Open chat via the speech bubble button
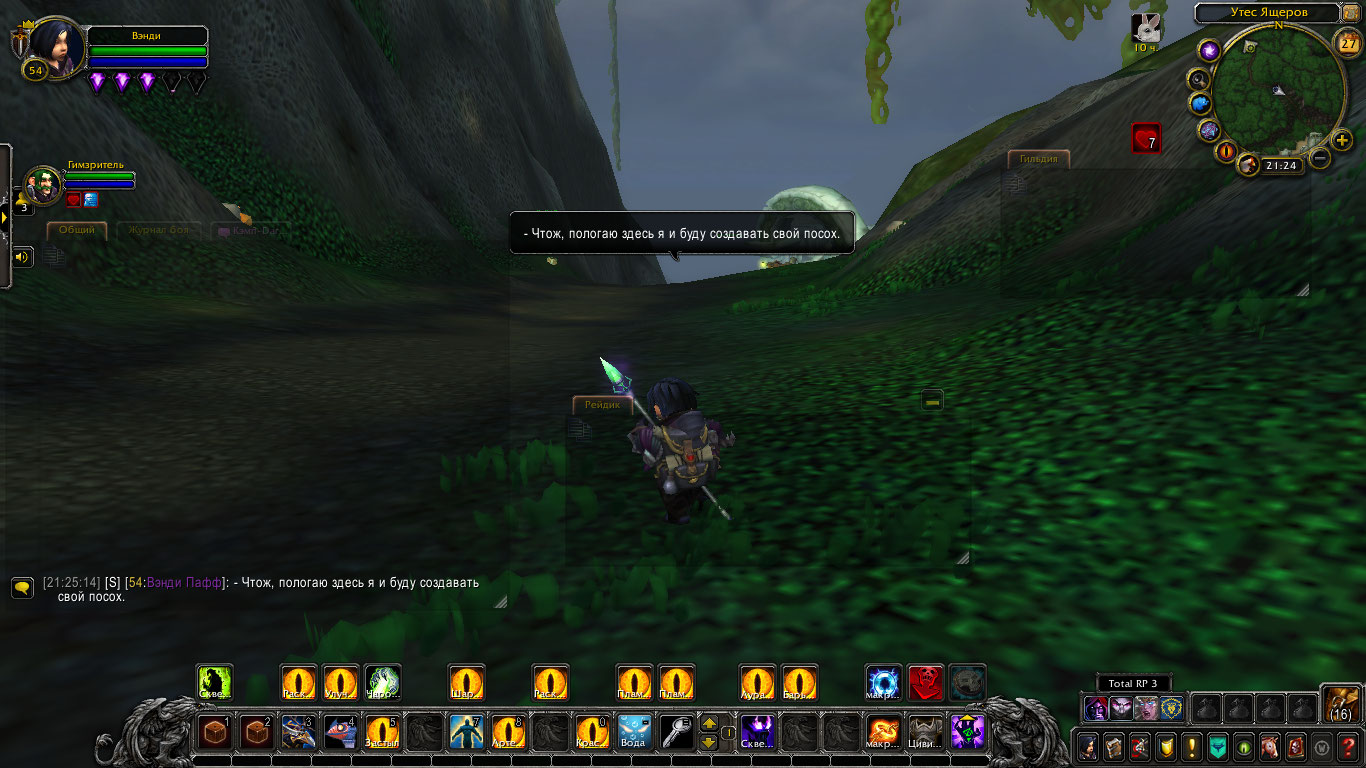Image resolution: width=1366 pixels, height=768 pixels. 22,587
